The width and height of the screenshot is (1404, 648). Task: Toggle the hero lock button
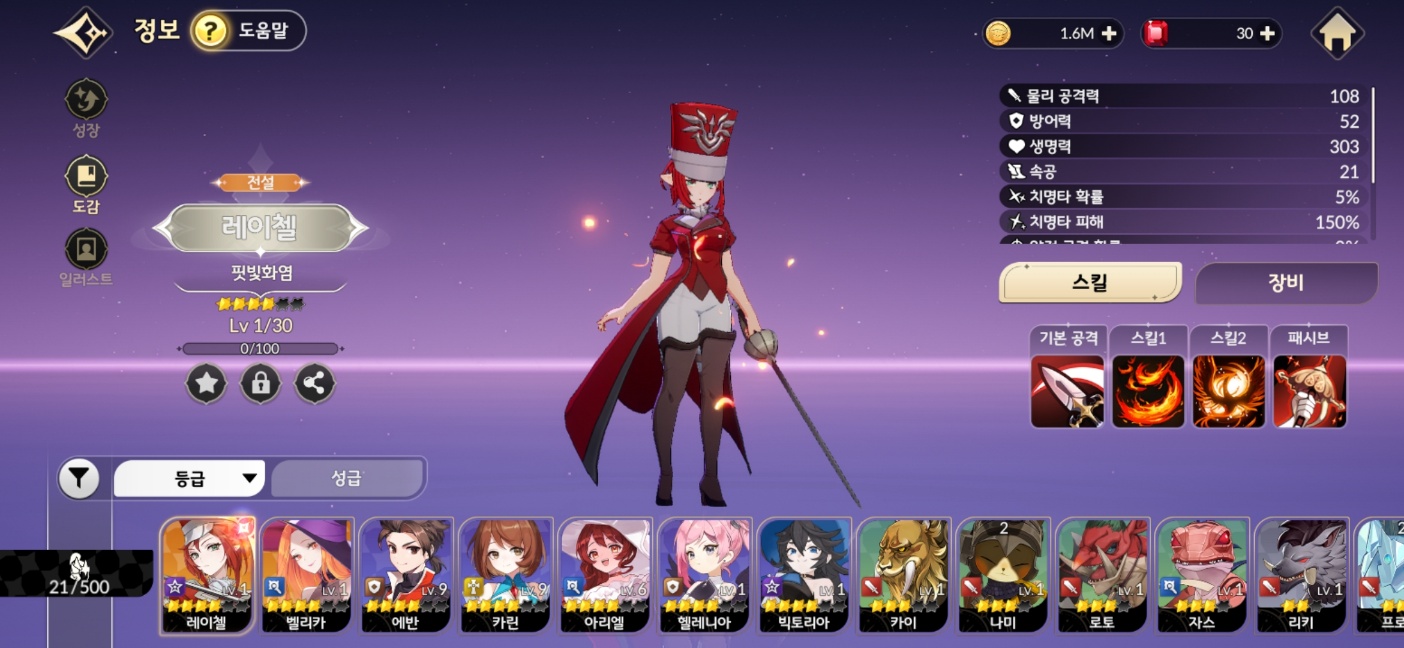point(261,384)
